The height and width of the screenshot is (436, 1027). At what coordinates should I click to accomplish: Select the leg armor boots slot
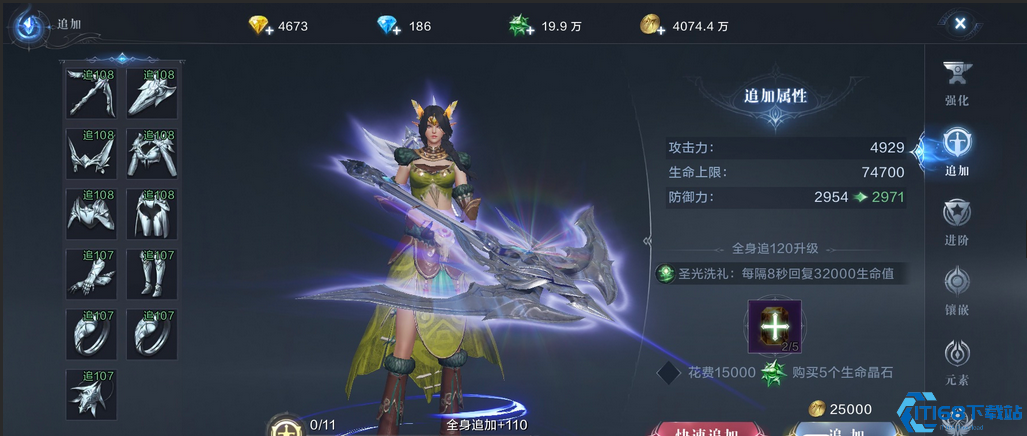pyautogui.click(x=152, y=274)
